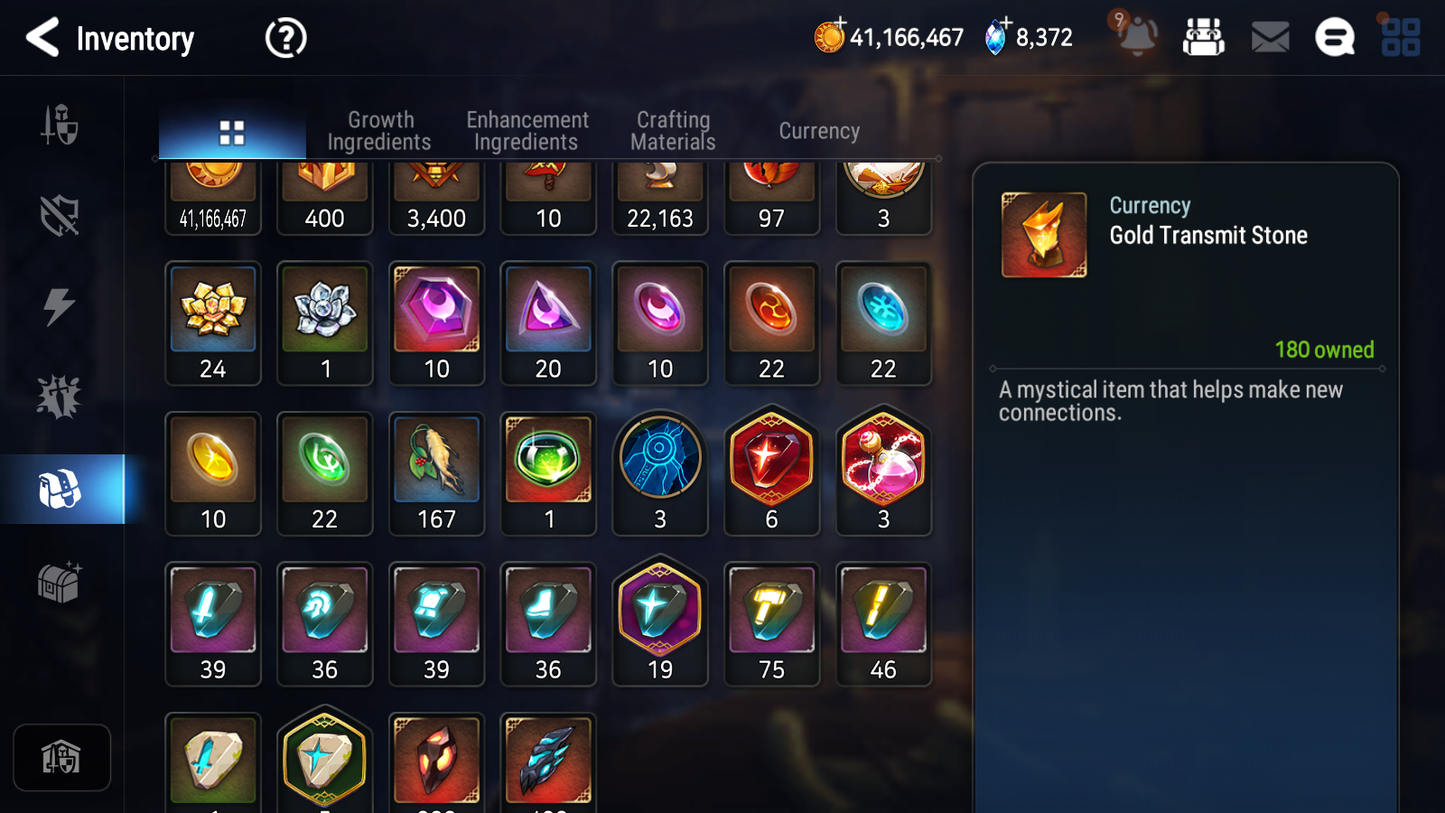The height and width of the screenshot is (813, 1445).
Task: Open the question mark help
Action: [x=285, y=38]
